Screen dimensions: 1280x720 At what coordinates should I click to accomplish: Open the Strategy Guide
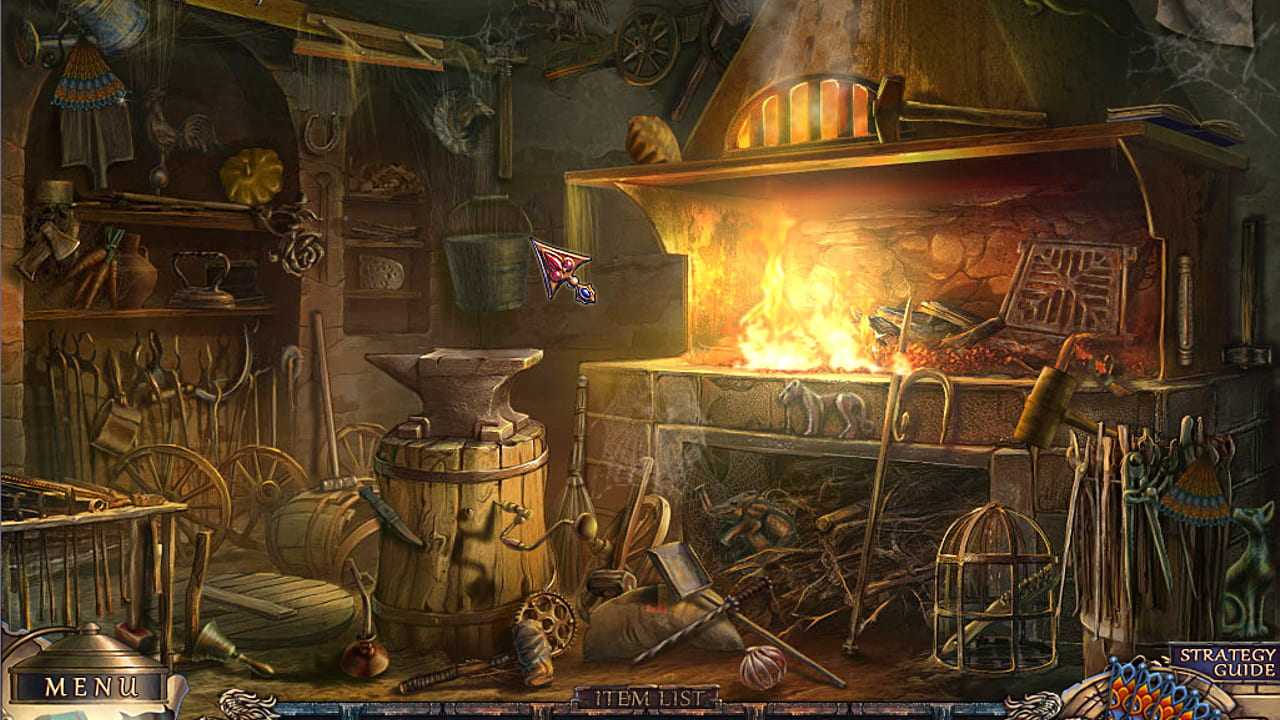(1226, 662)
